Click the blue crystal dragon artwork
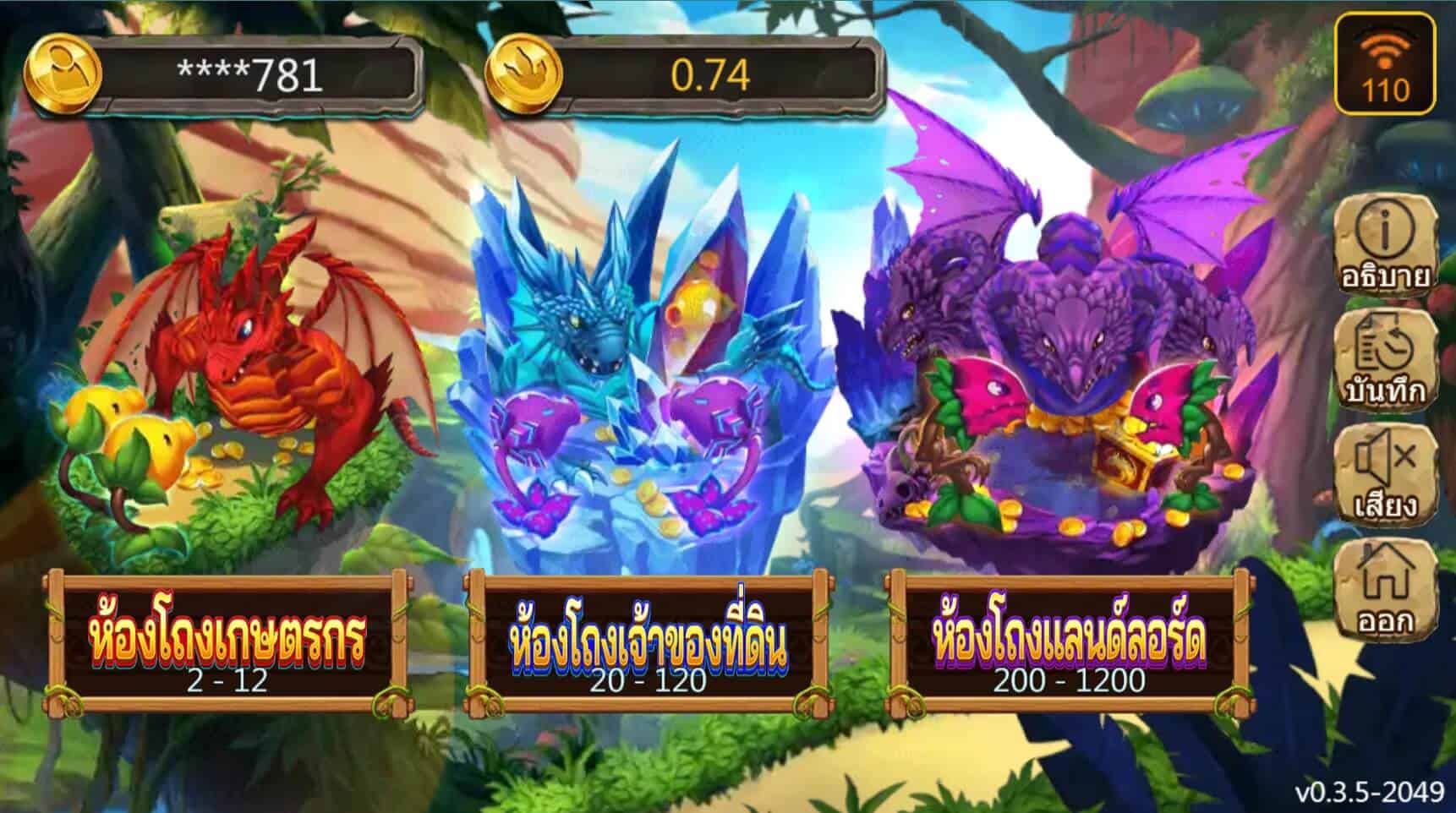Viewport: 1456px width, 813px height. click(x=643, y=355)
